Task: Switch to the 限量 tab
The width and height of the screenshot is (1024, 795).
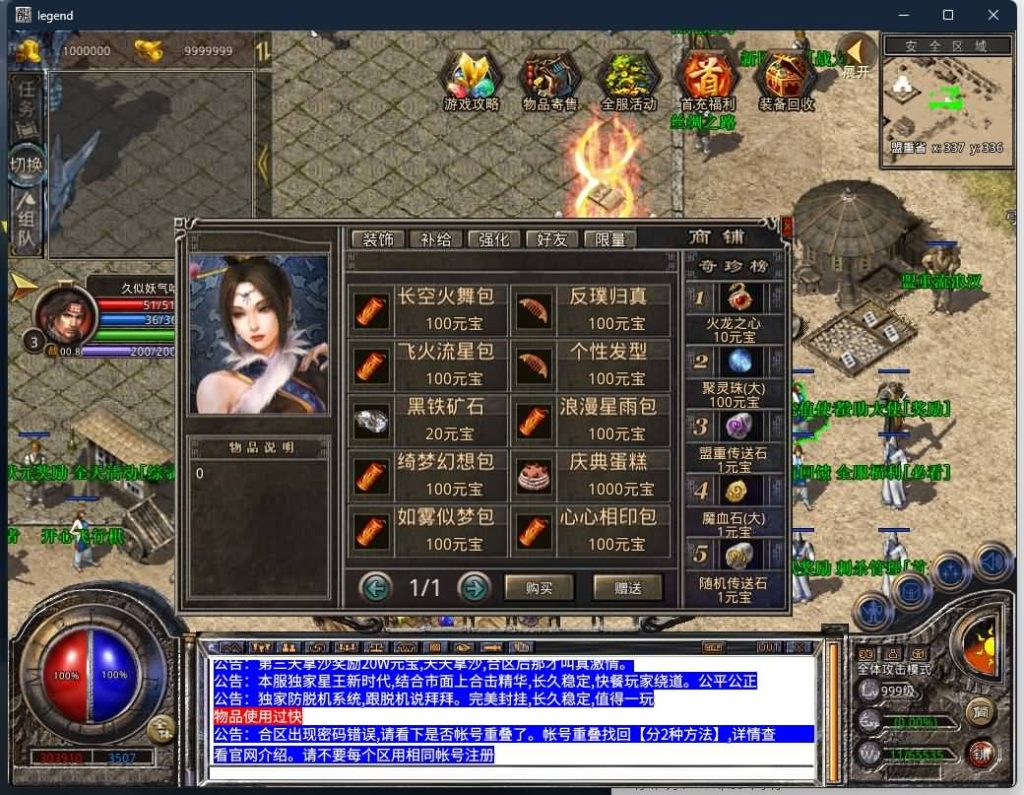Action: tap(609, 240)
